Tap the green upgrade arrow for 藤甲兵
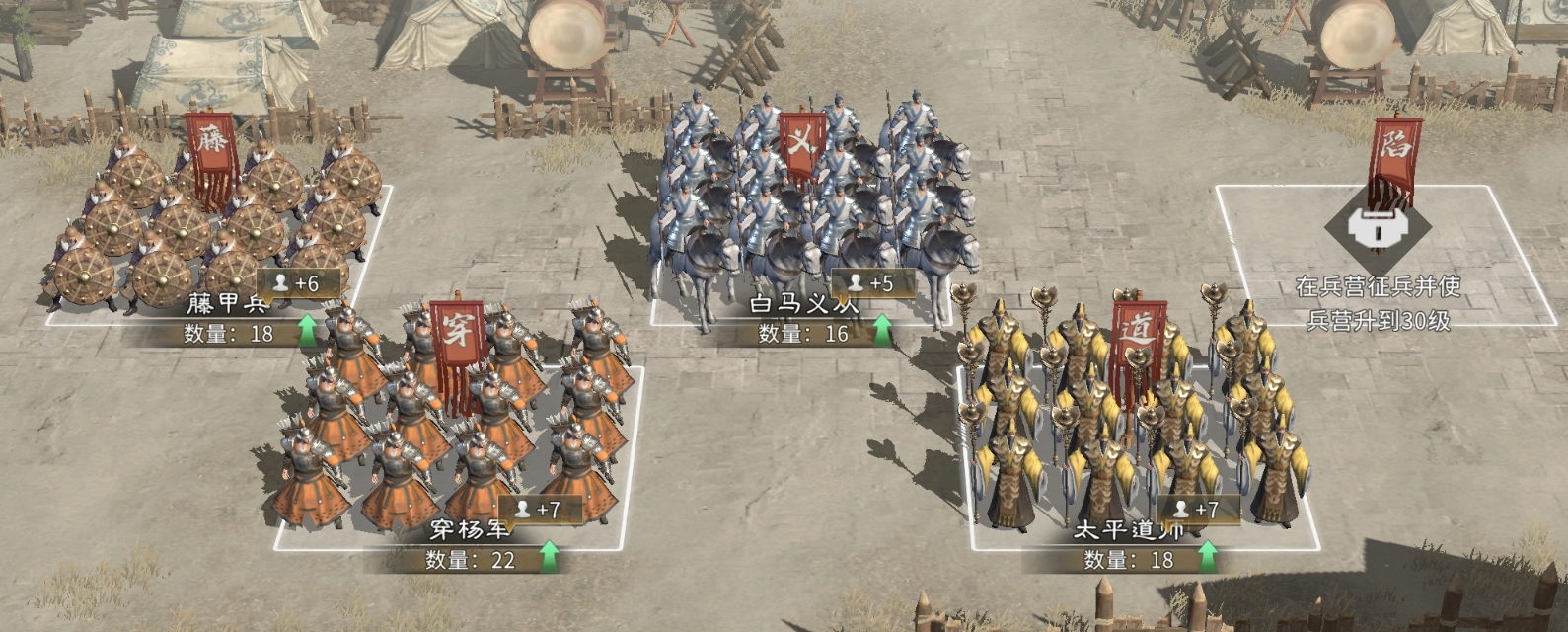 click(x=308, y=332)
